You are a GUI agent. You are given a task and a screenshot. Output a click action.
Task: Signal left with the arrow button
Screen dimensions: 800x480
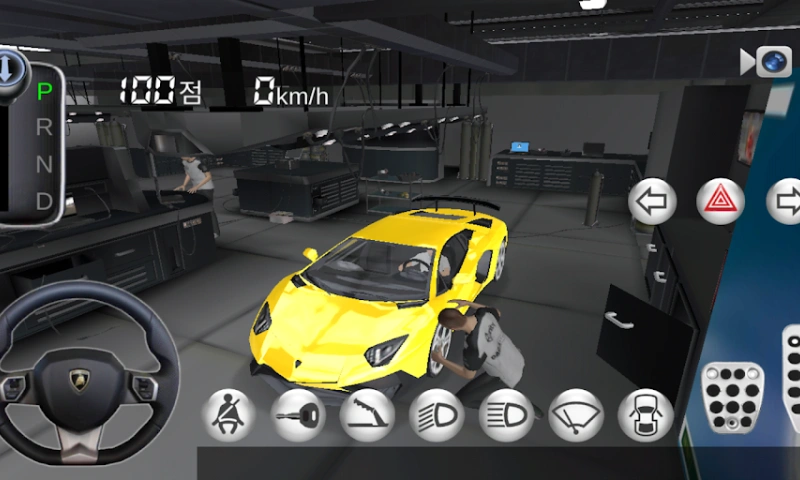(x=653, y=202)
